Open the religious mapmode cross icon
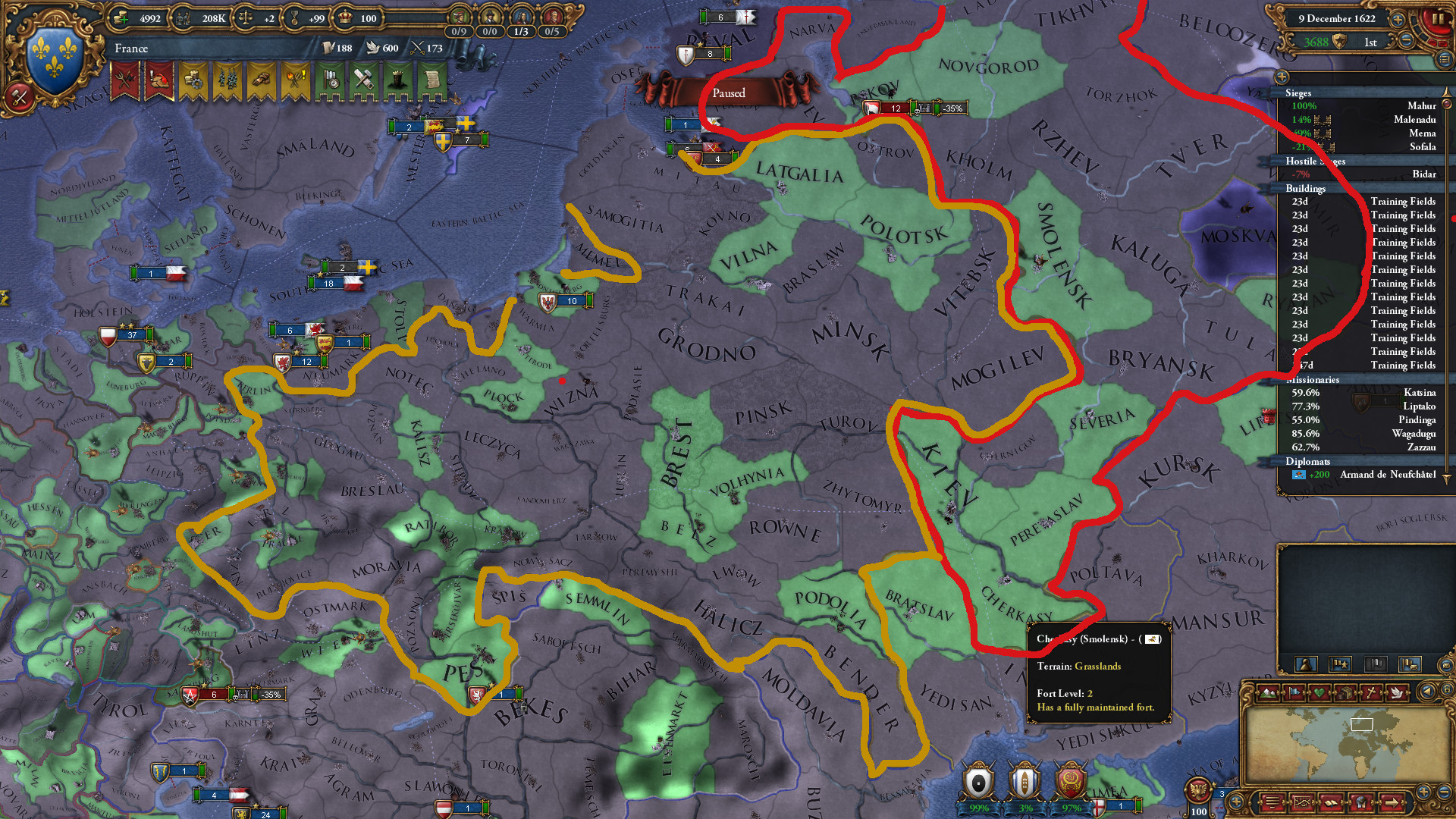This screenshot has width=1456, height=819. [x=1372, y=693]
